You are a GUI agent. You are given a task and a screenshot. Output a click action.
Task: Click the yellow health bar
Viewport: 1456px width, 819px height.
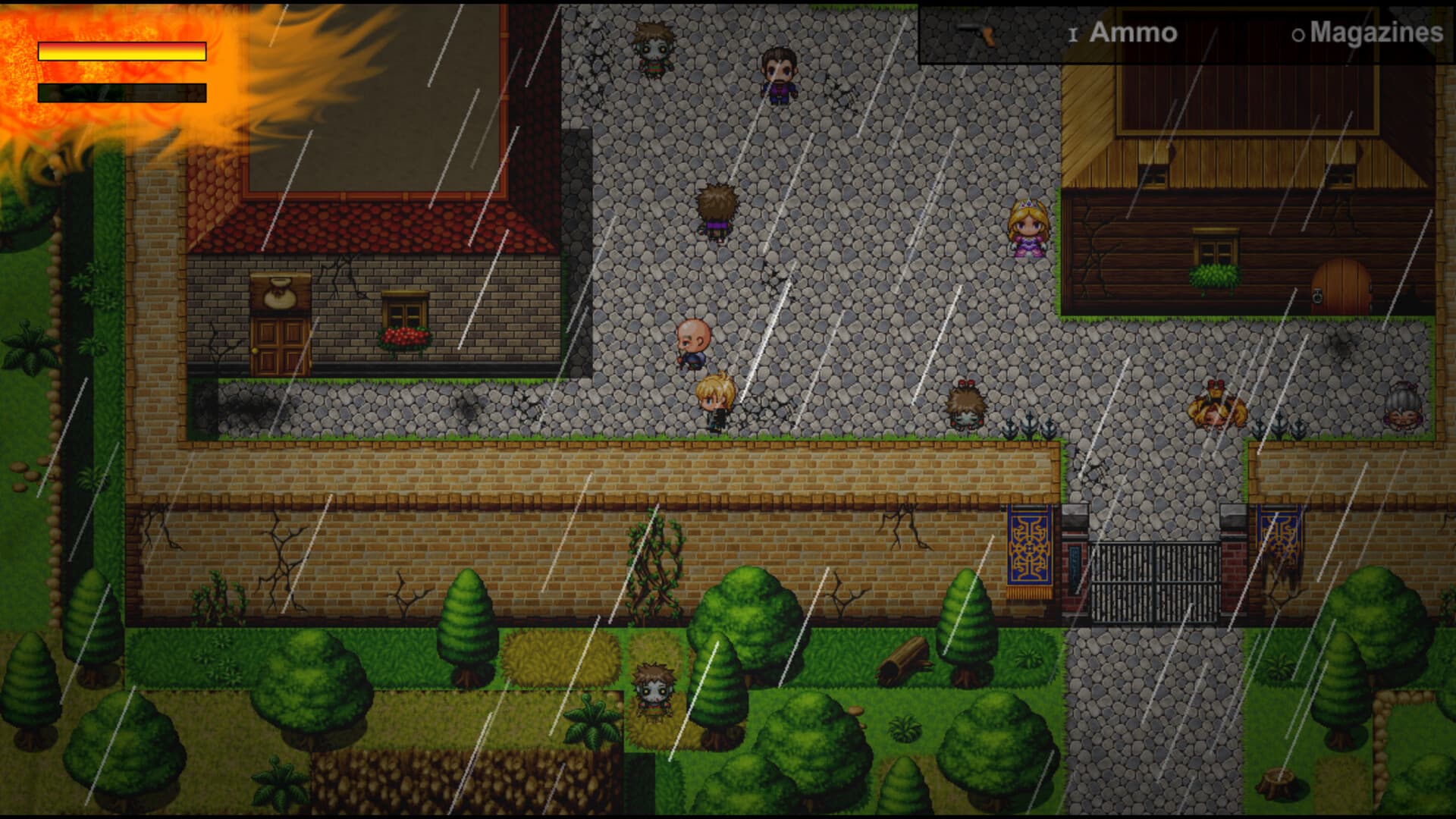coord(121,53)
